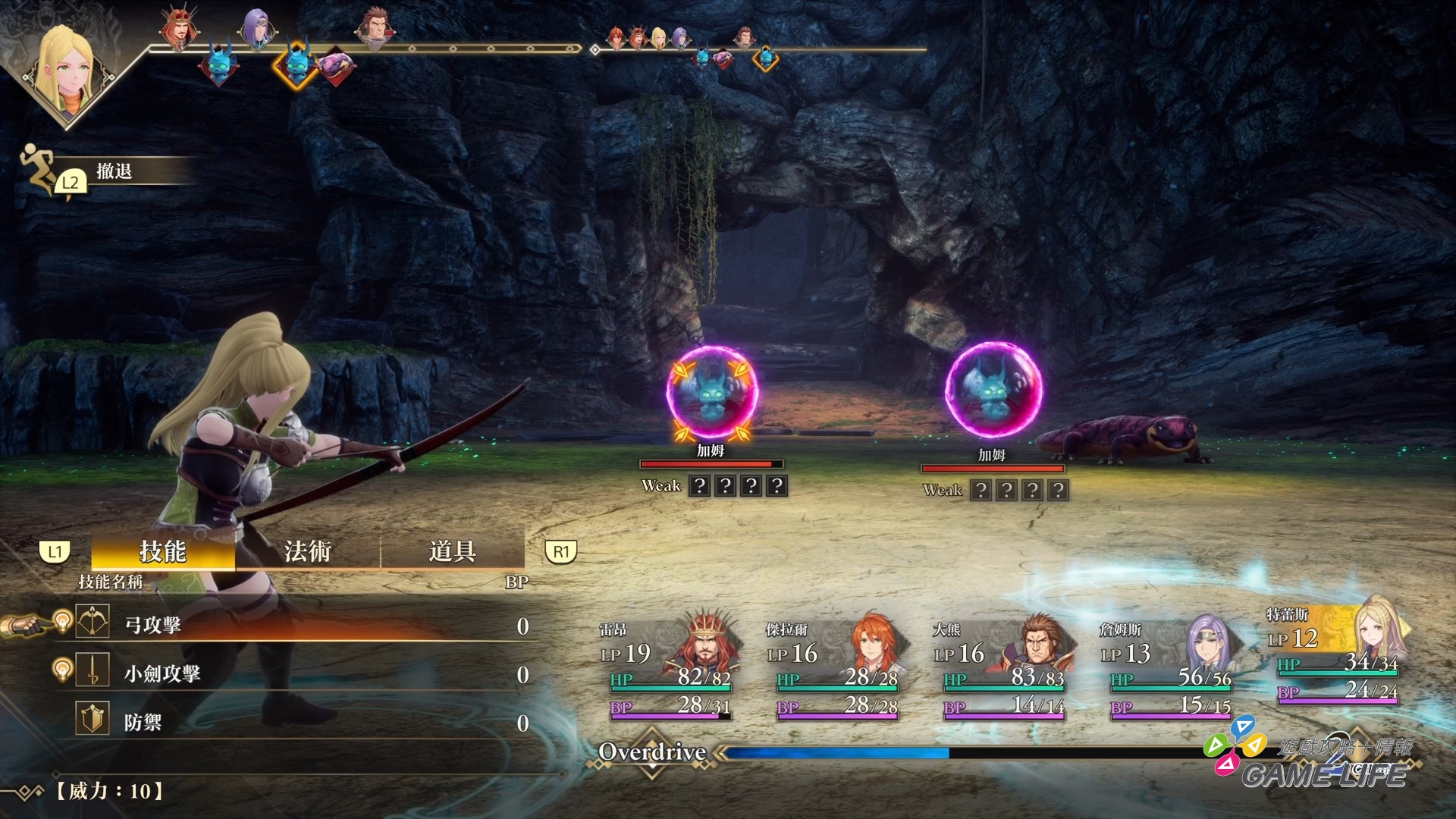This screenshot has width=1456, height=819.
Task: Select the 道具 items tab
Action: coord(452,551)
